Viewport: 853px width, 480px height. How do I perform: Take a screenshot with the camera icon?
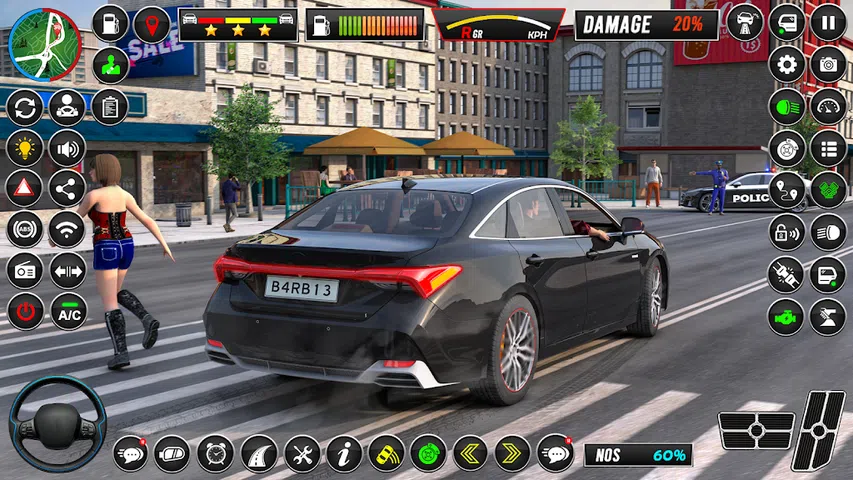[x=827, y=65]
